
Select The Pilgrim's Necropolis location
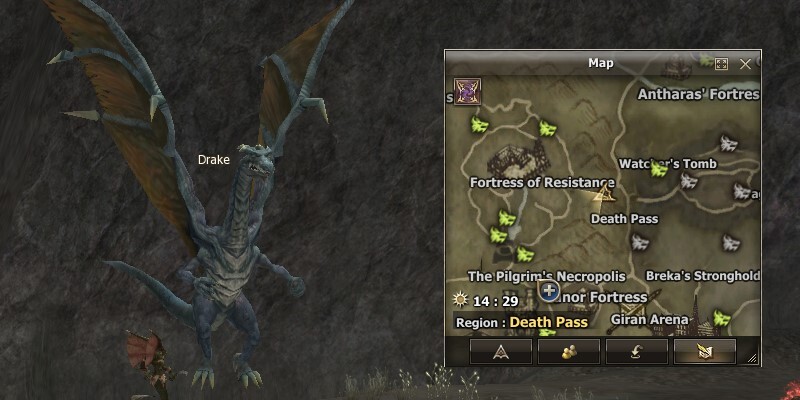(546, 276)
